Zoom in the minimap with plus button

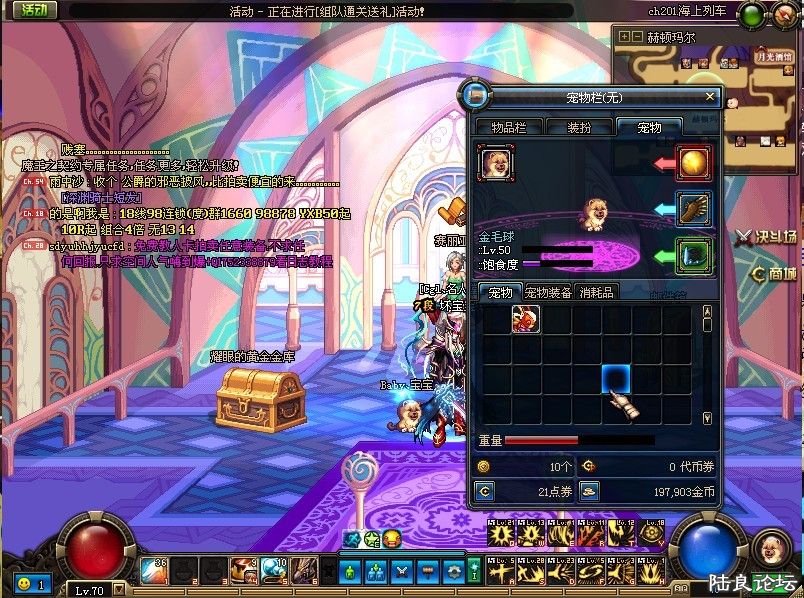click(x=624, y=37)
